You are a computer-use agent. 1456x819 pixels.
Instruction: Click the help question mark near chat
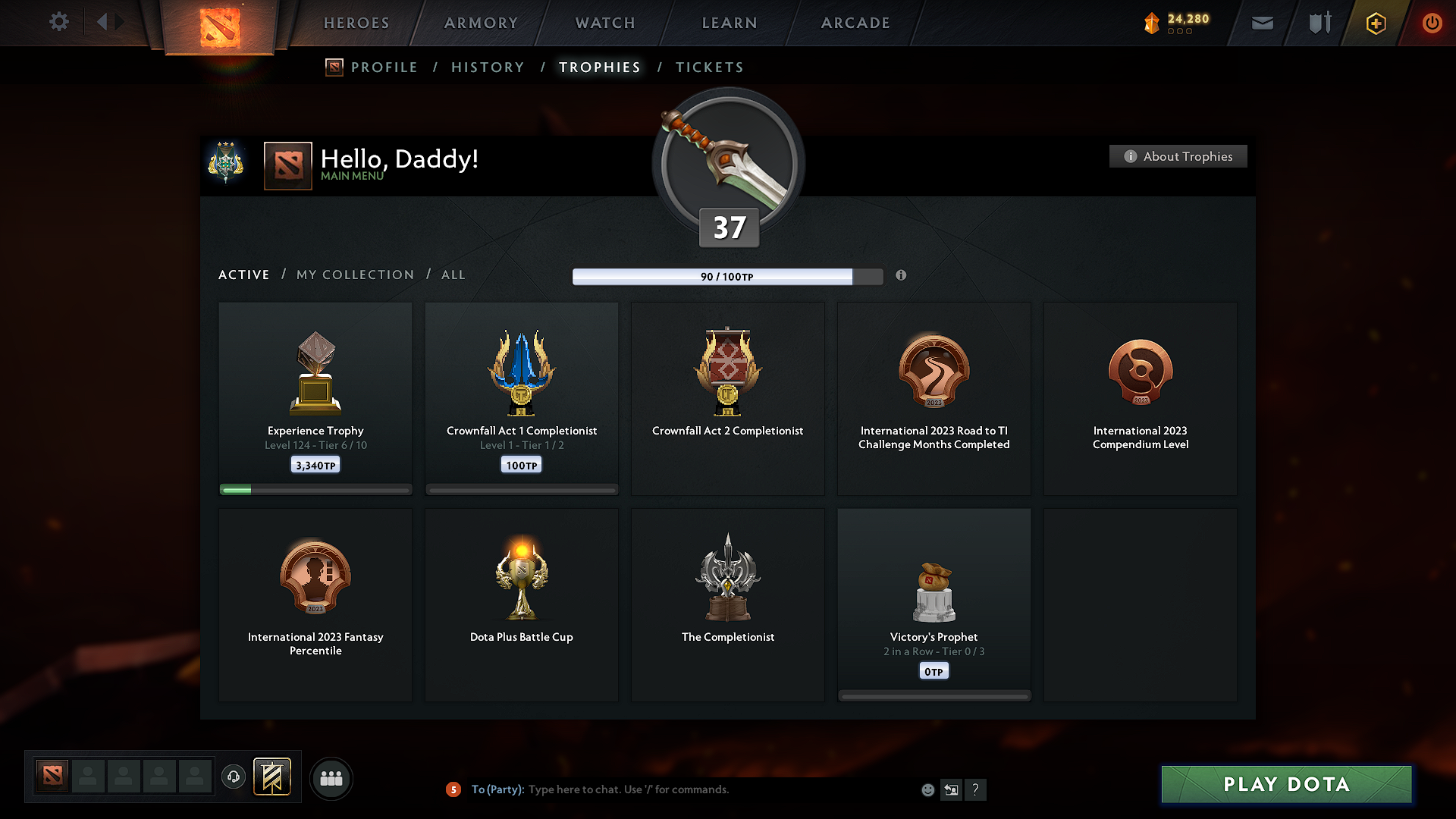pyautogui.click(x=976, y=789)
